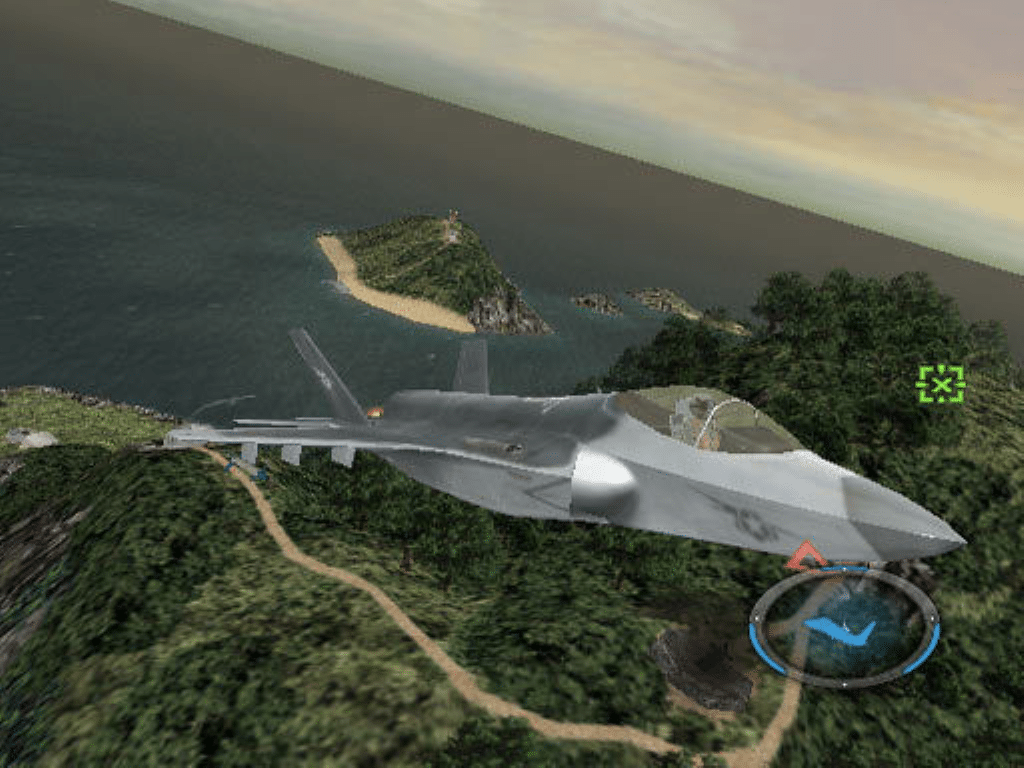Screen dimensions: 1024x768
Task: Select the green target lock reticle
Action: point(940,384)
